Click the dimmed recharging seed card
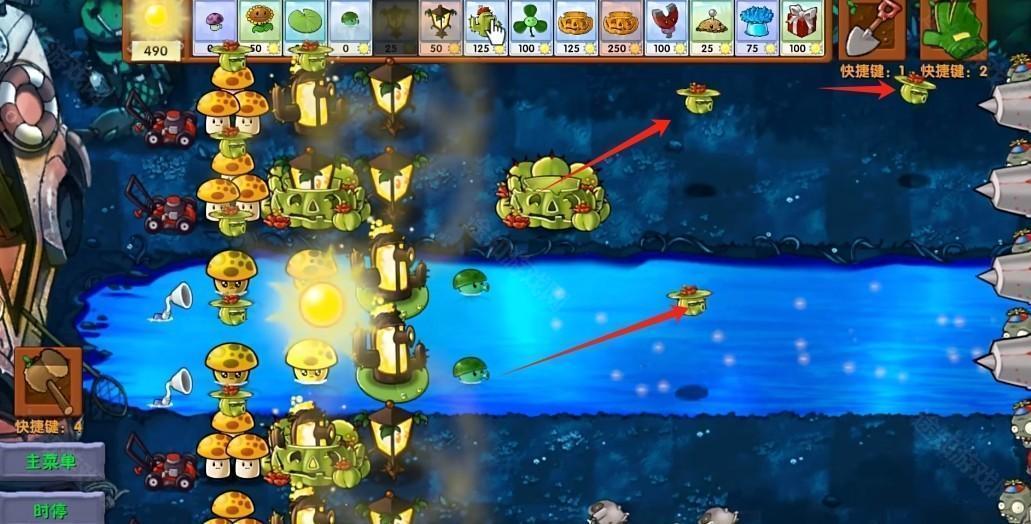Screen dimensions: 1031x524 (394, 27)
